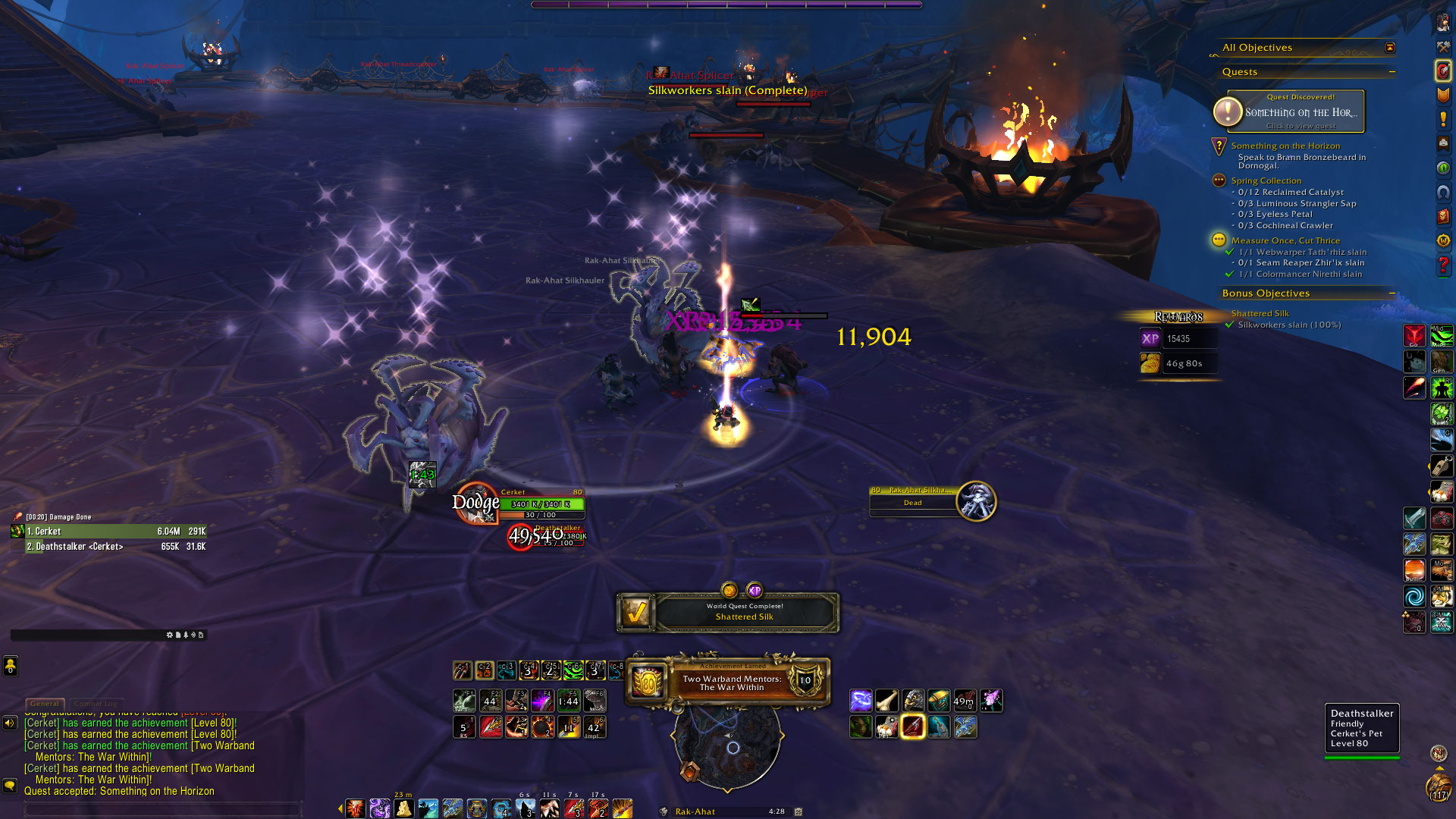
Task: Open the circular minimap
Action: click(727, 747)
